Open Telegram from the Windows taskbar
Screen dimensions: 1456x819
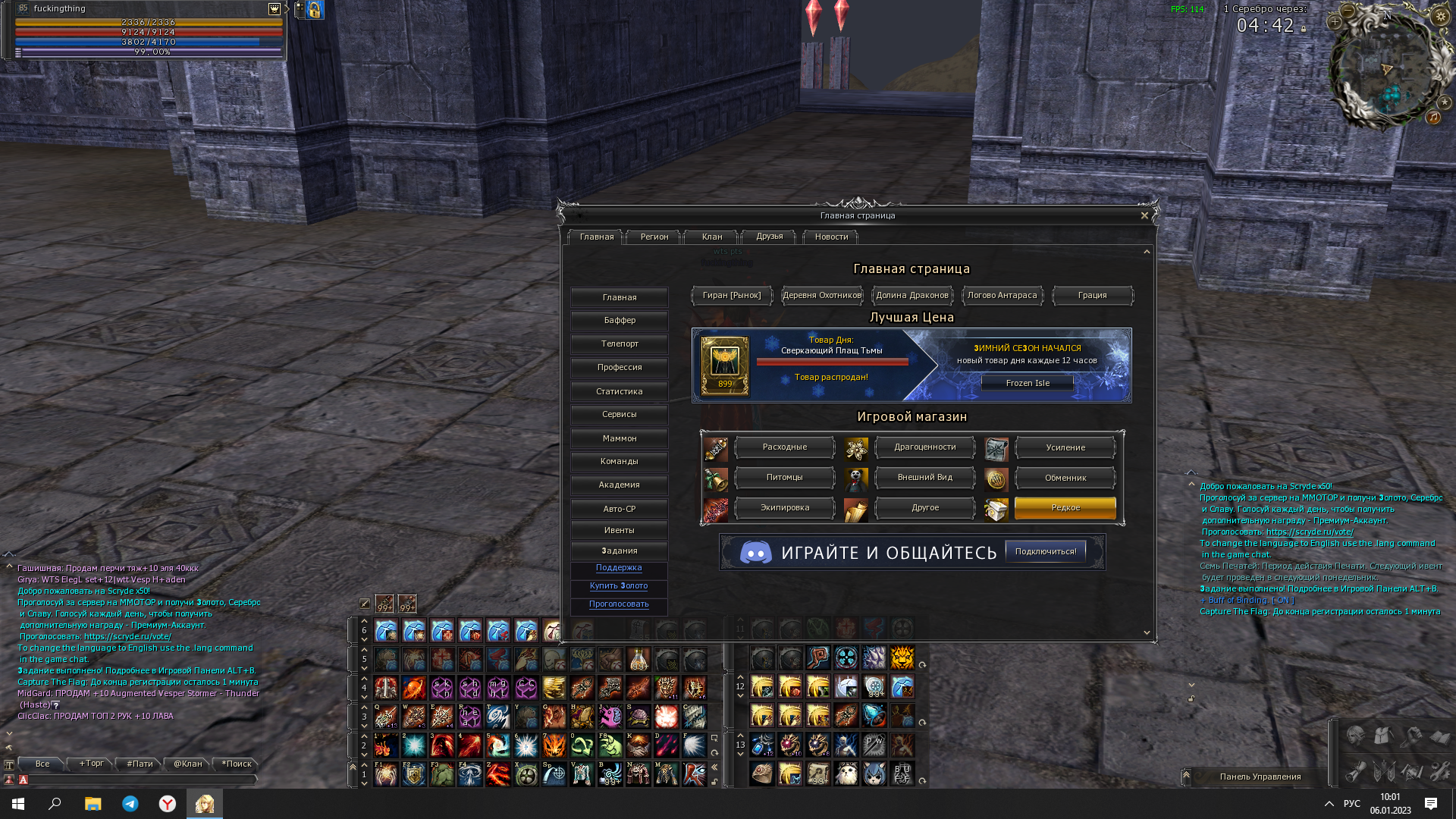[x=130, y=804]
